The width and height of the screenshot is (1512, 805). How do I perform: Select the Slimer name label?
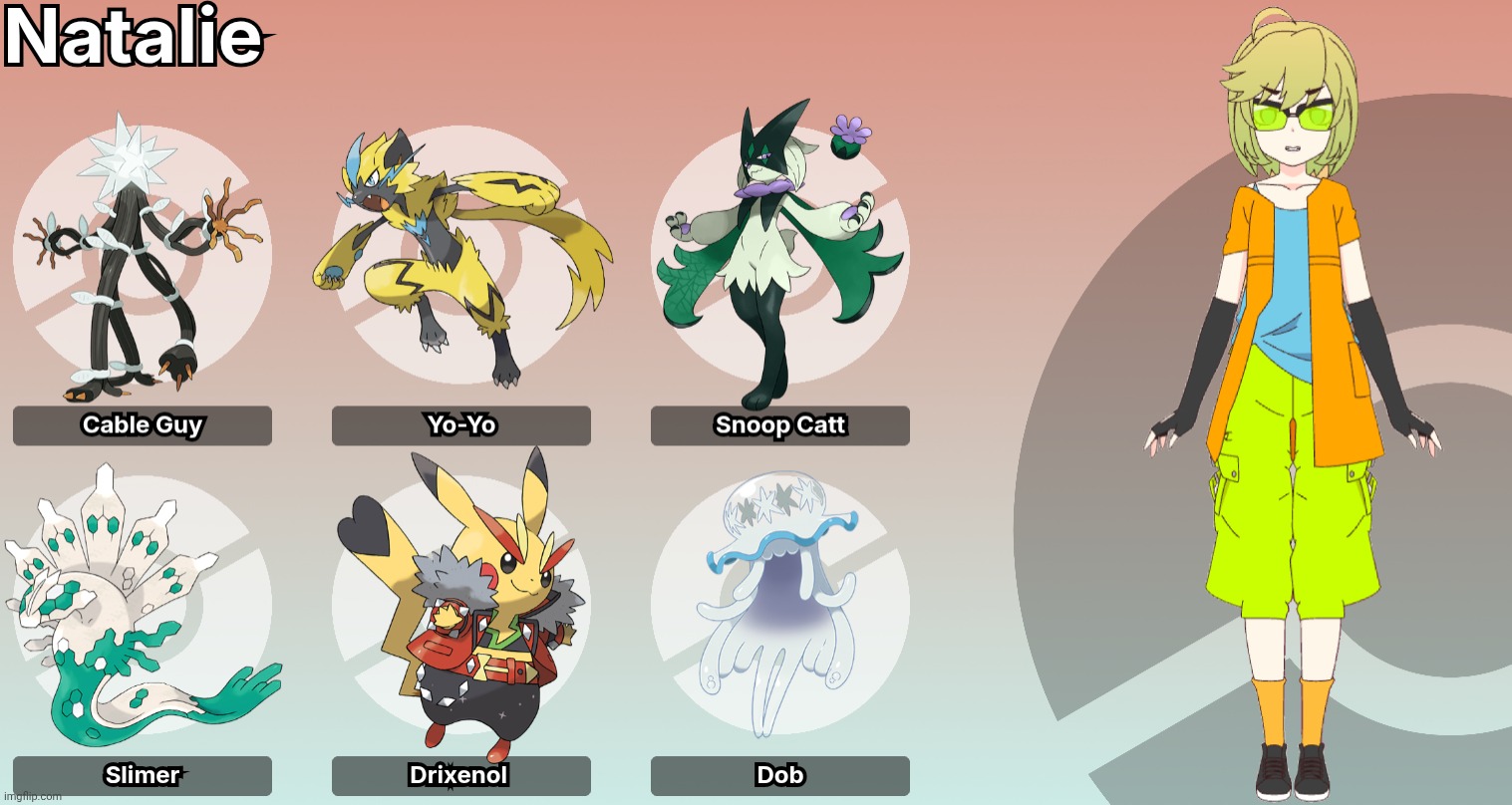[143, 775]
